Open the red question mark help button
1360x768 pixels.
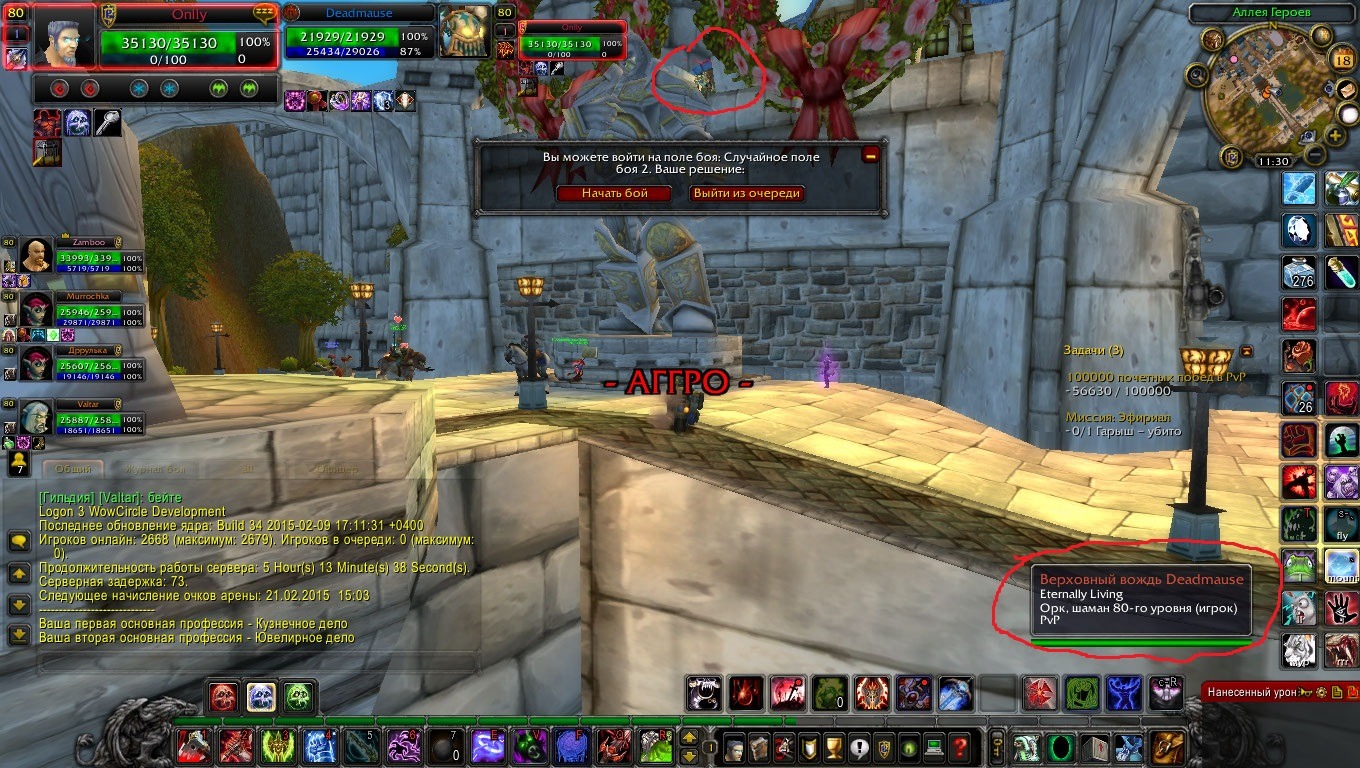pos(958,747)
